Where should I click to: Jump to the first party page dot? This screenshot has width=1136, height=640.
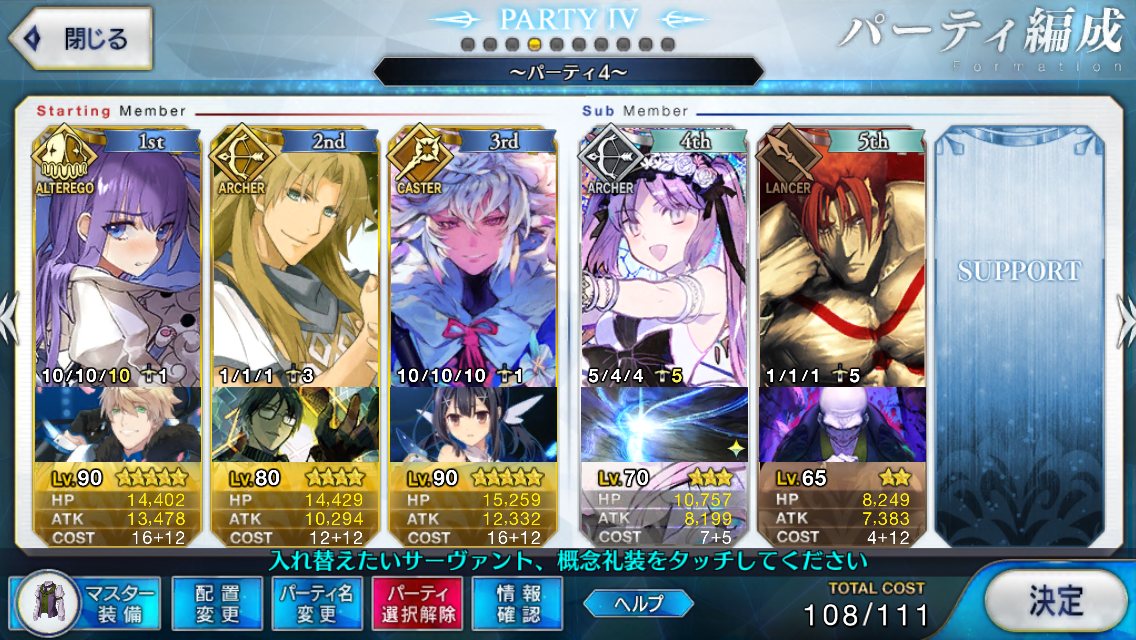click(x=468, y=44)
